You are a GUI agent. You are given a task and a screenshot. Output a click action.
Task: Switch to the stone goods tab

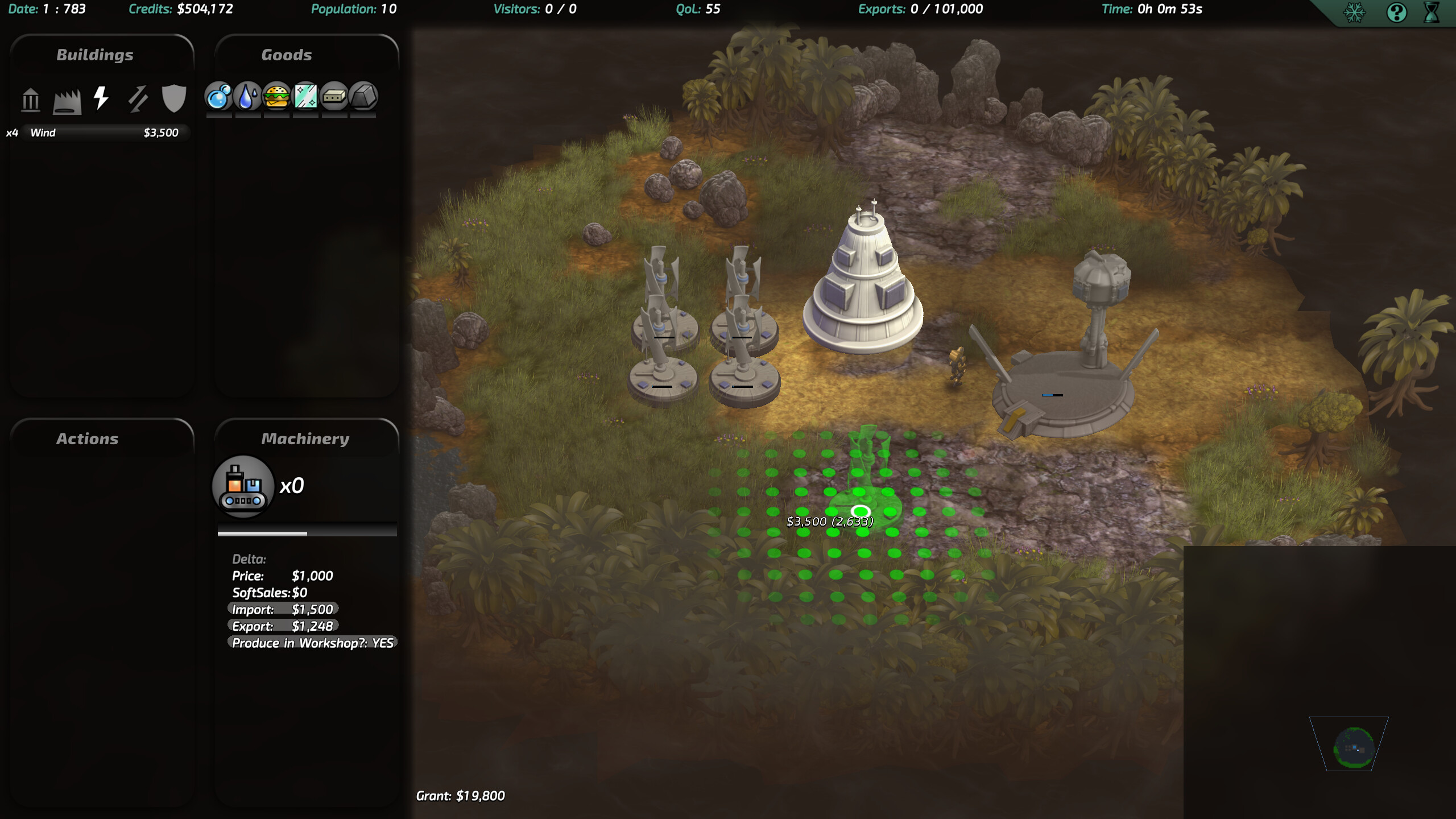click(363, 97)
